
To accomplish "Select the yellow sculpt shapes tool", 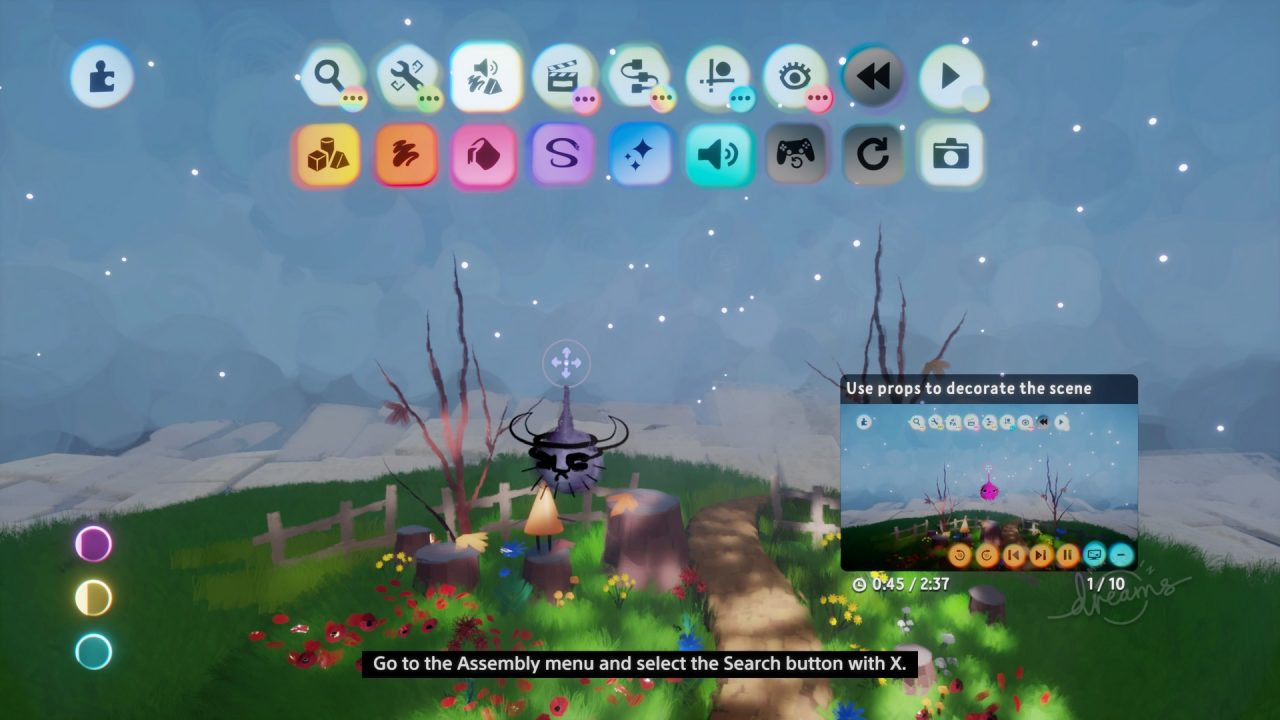I will [327, 154].
